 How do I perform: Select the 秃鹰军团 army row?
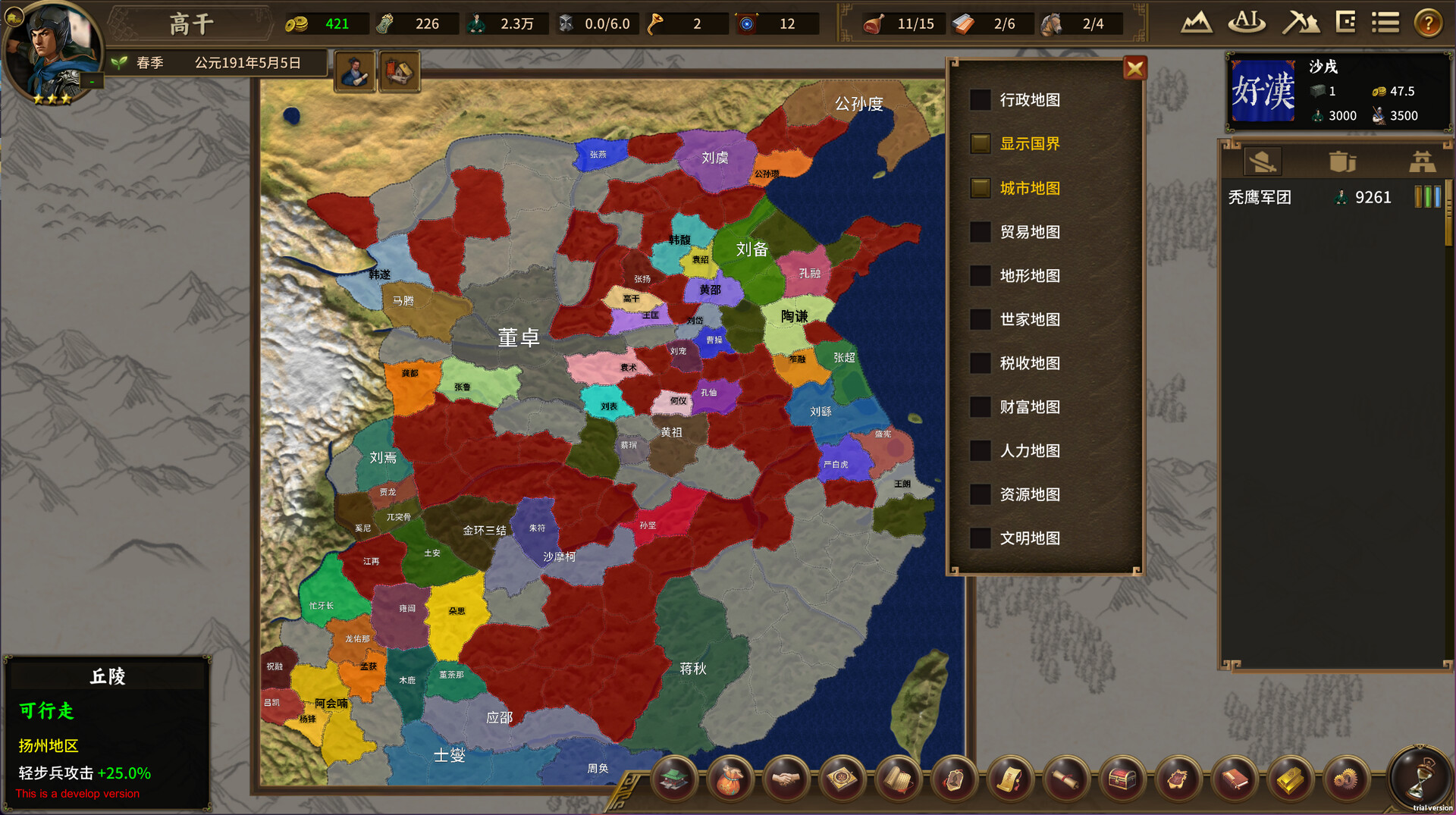[x=1333, y=198]
